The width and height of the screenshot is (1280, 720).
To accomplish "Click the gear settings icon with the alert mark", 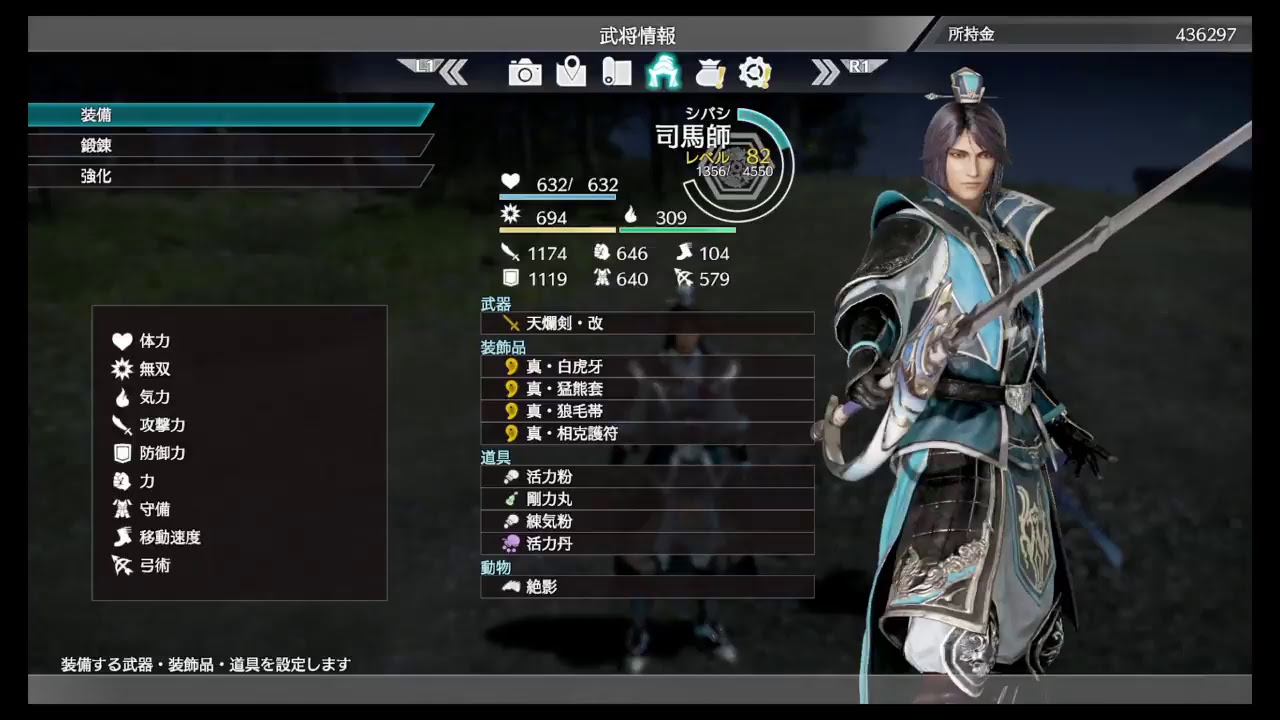I will pos(757,73).
